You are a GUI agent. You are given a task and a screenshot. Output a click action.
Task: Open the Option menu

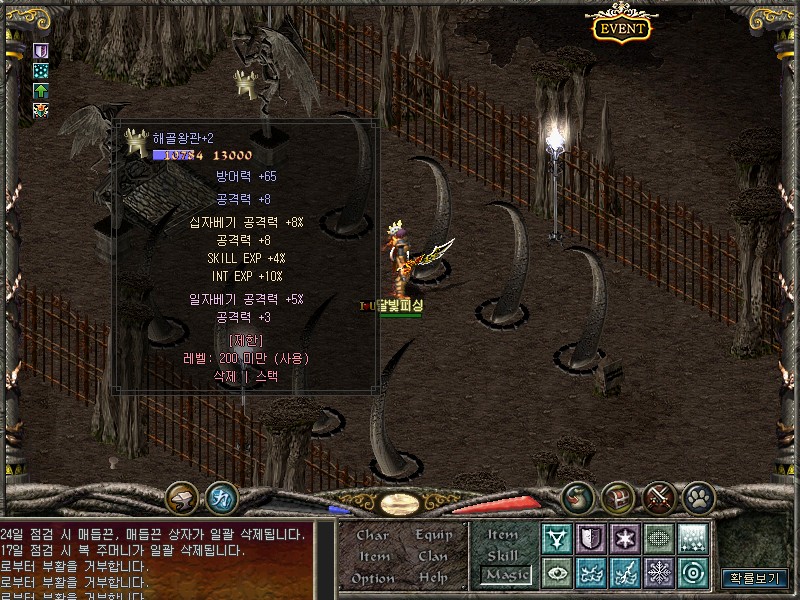click(x=372, y=578)
